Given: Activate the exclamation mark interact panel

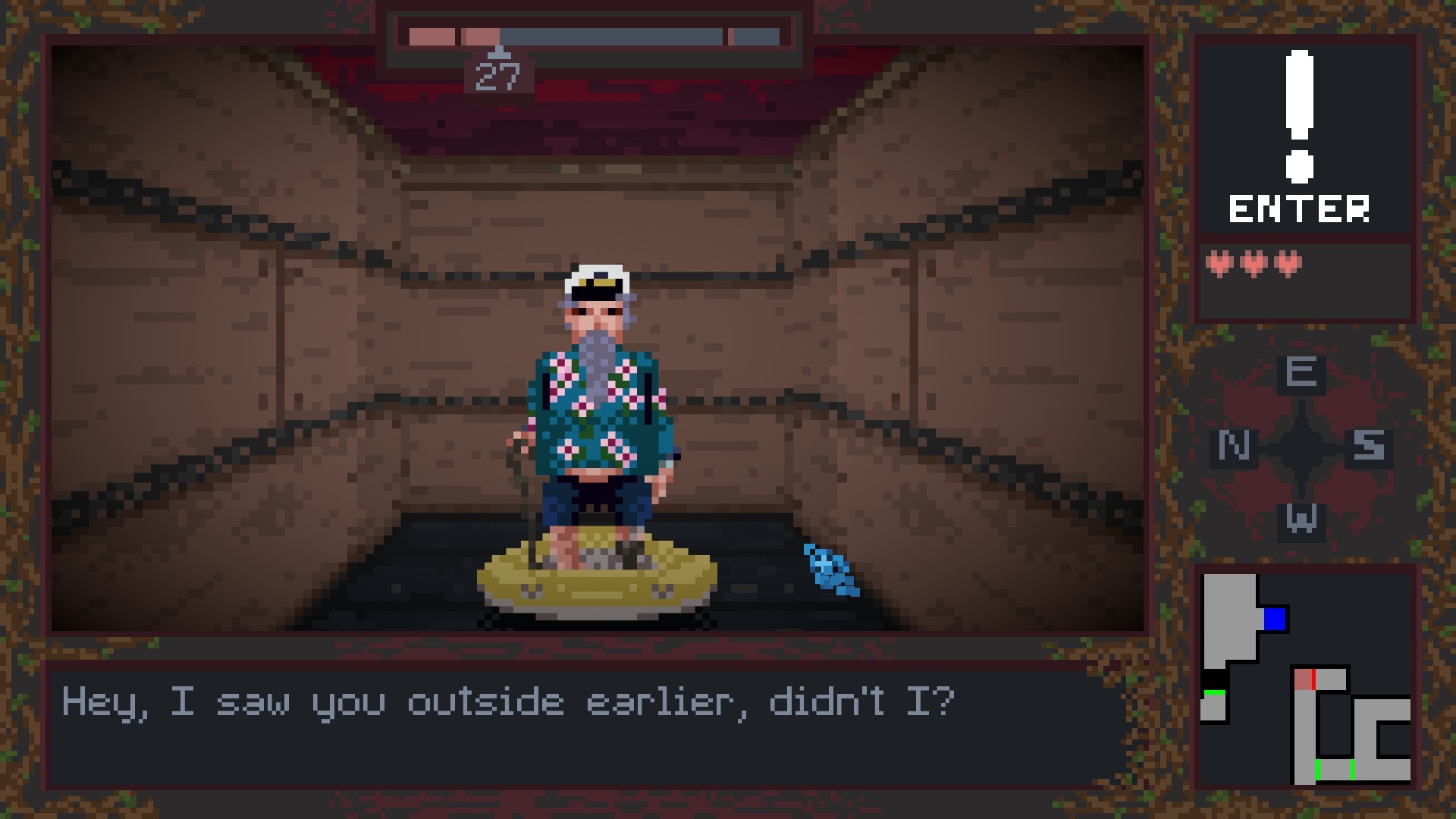Looking at the screenshot, I should 1301,136.
